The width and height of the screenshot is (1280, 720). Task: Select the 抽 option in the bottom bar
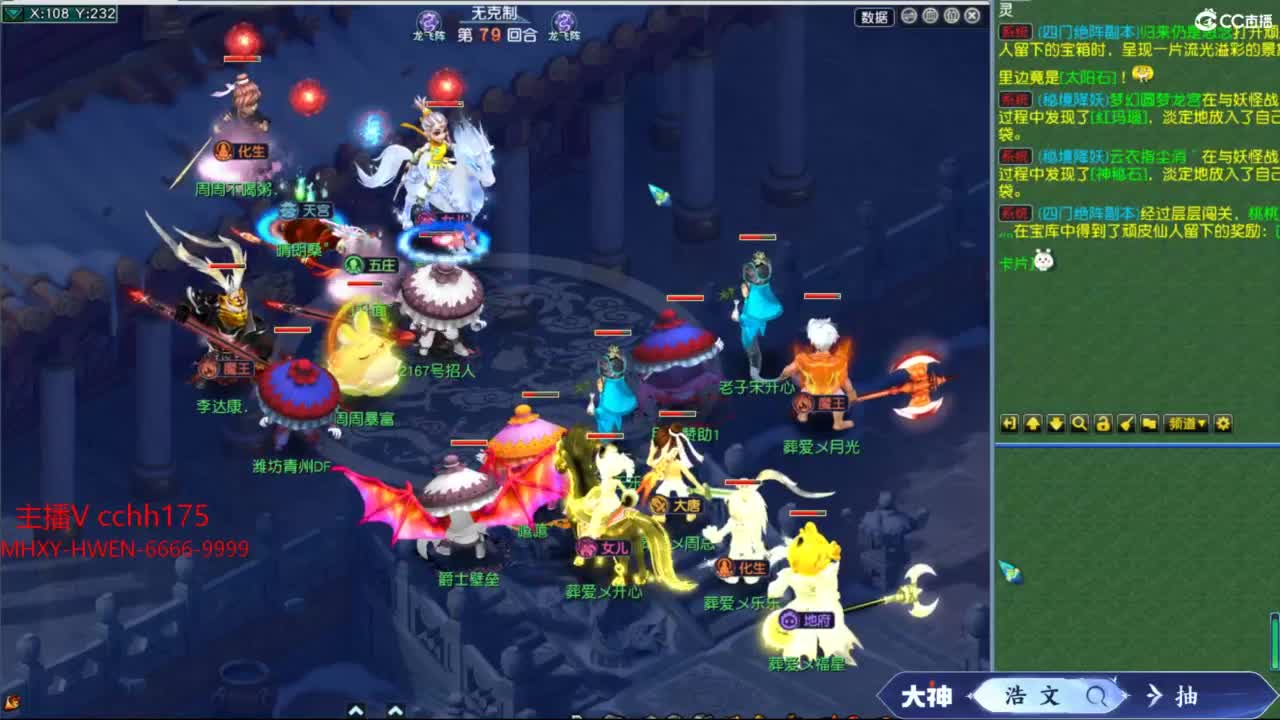pos(1188,697)
